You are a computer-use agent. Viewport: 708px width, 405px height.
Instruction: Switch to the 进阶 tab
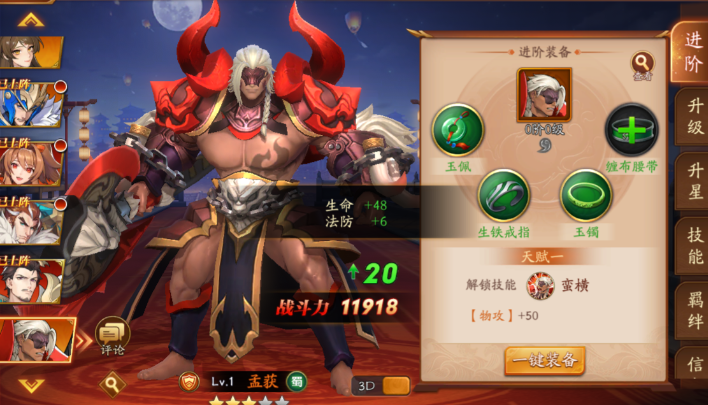[690, 52]
